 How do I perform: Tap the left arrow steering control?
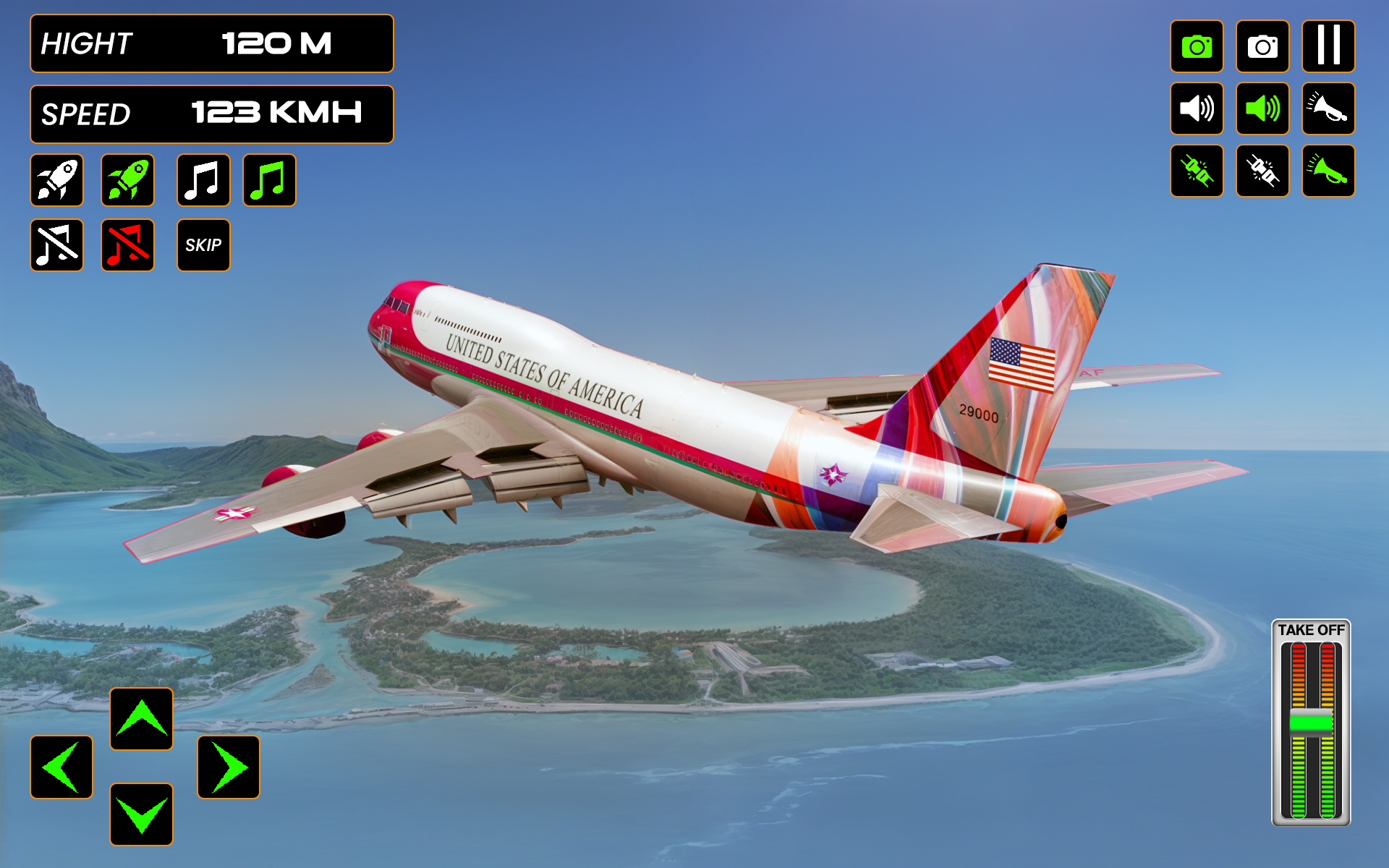[x=61, y=767]
